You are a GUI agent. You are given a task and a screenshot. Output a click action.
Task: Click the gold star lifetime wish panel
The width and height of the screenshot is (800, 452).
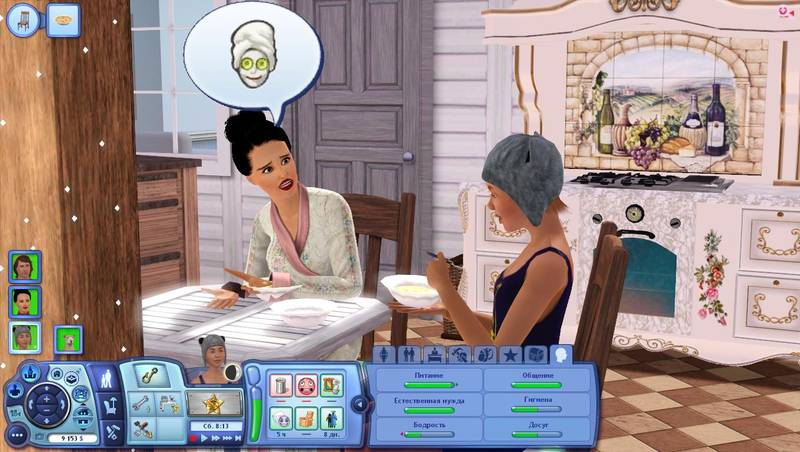(x=215, y=404)
